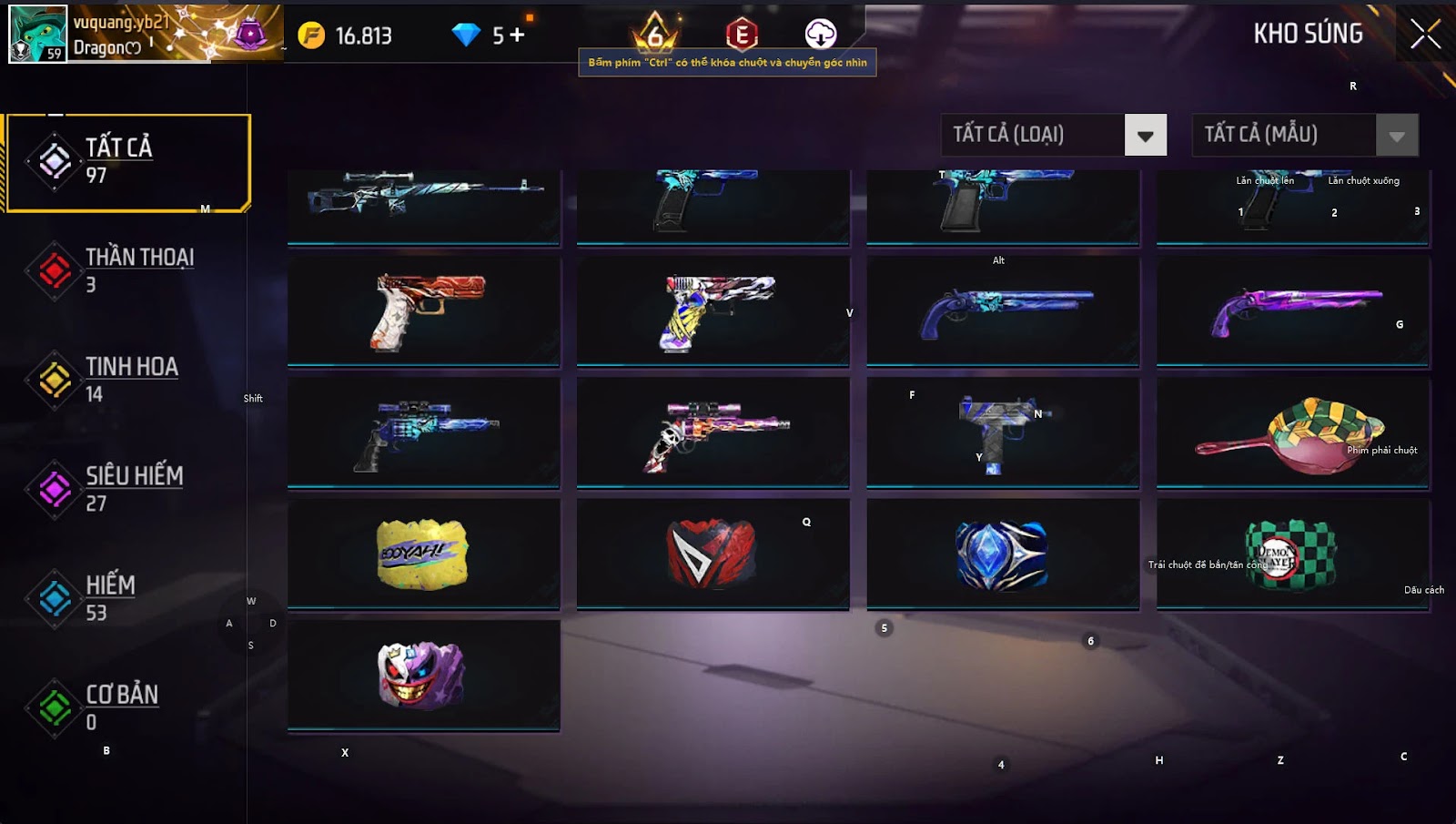Select the checkered frying pan skin
This screenshot has height=824, width=1456.
pos(1292,433)
